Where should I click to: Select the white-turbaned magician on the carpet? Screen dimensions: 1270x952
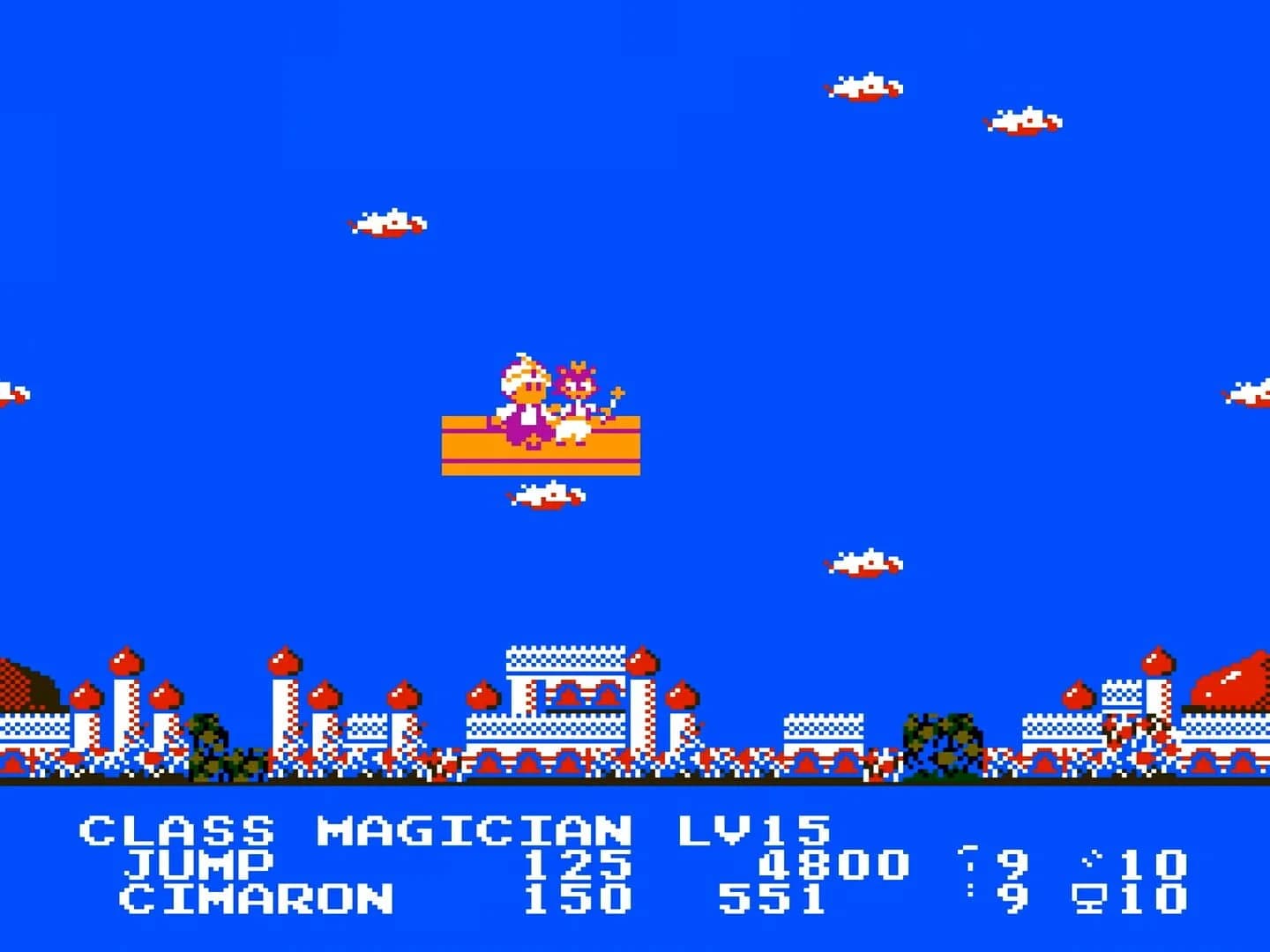[525, 392]
